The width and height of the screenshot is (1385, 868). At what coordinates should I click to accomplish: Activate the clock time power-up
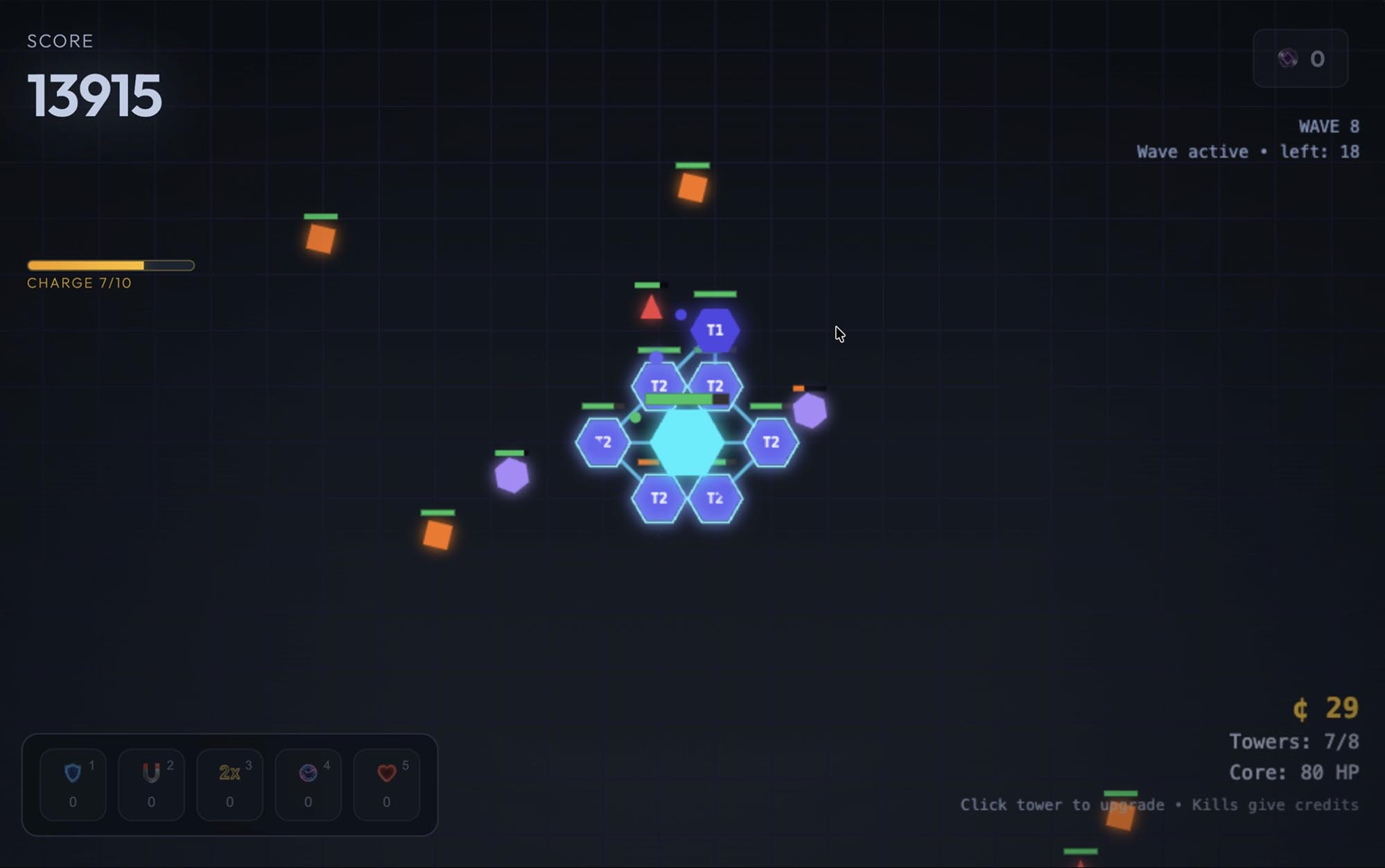coord(308,784)
